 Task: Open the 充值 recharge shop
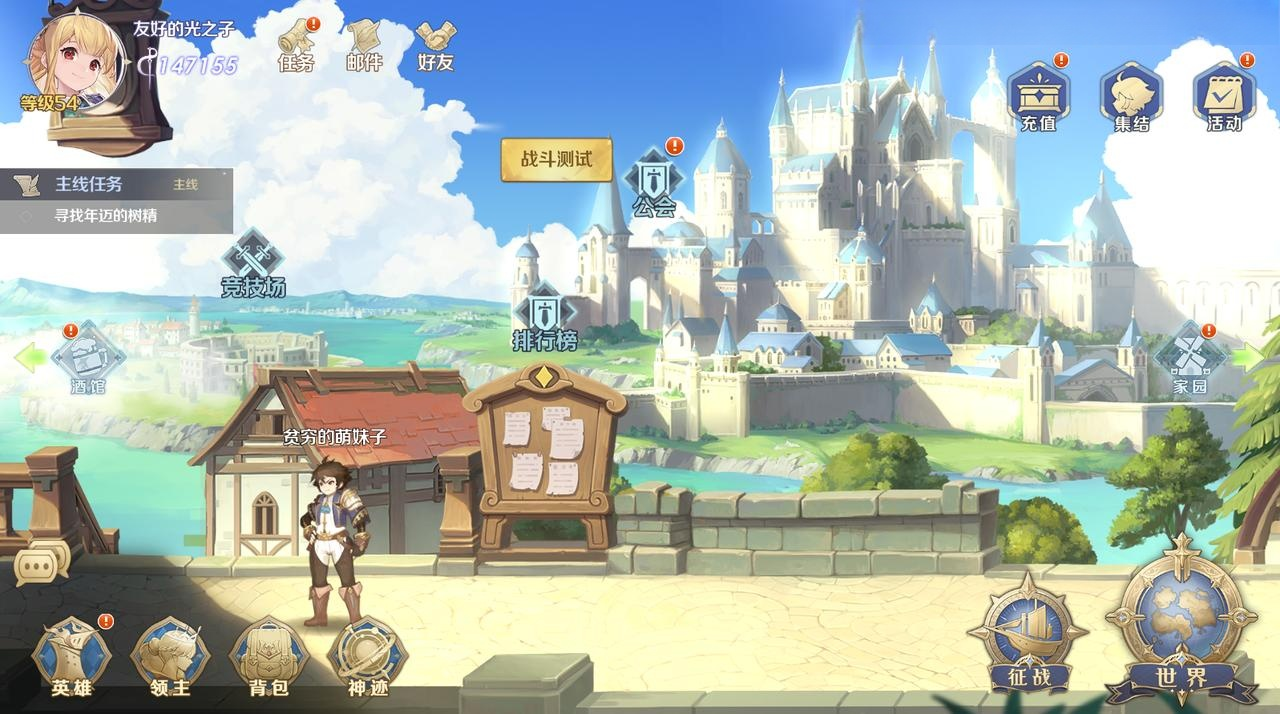point(1038,94)
